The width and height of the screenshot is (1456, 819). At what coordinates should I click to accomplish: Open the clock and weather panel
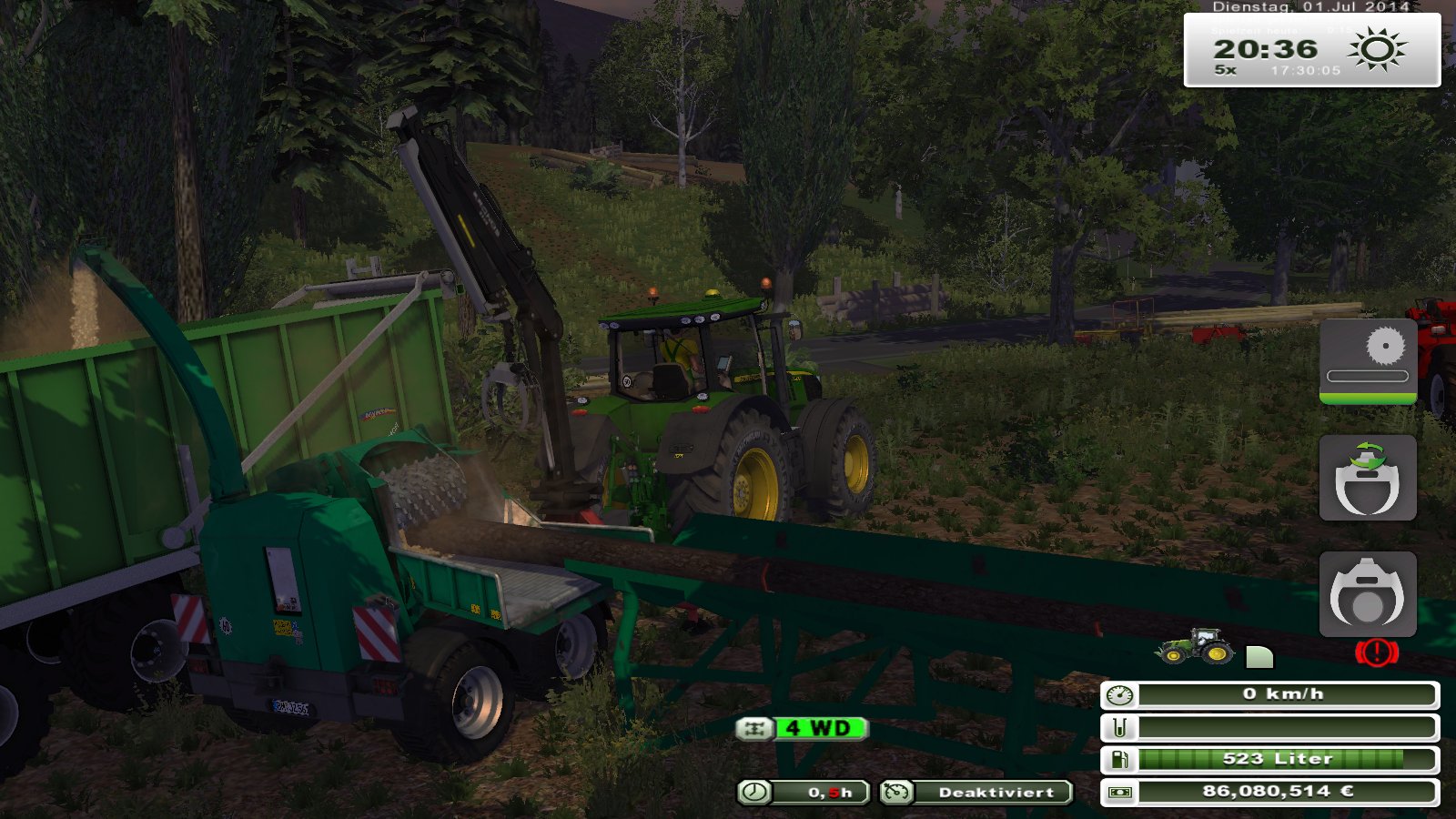click(x=1311, y=50)
